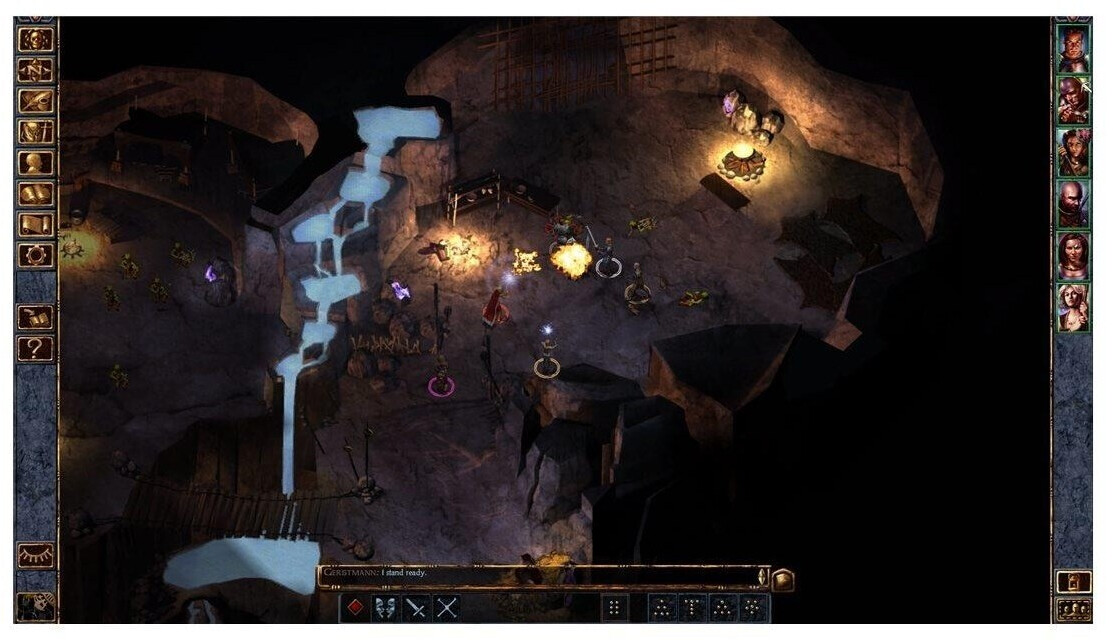Open the inventory screen icon

pyautogui.click(x=36, y=132)
